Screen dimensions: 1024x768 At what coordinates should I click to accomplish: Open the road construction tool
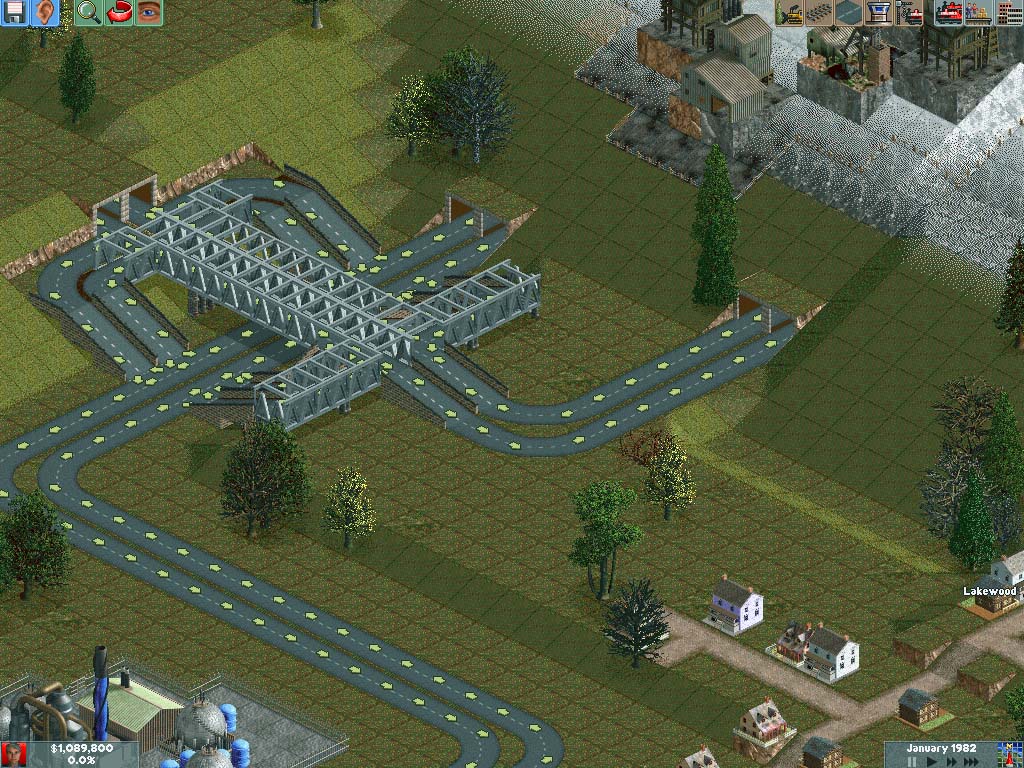(x=850, y=13)
